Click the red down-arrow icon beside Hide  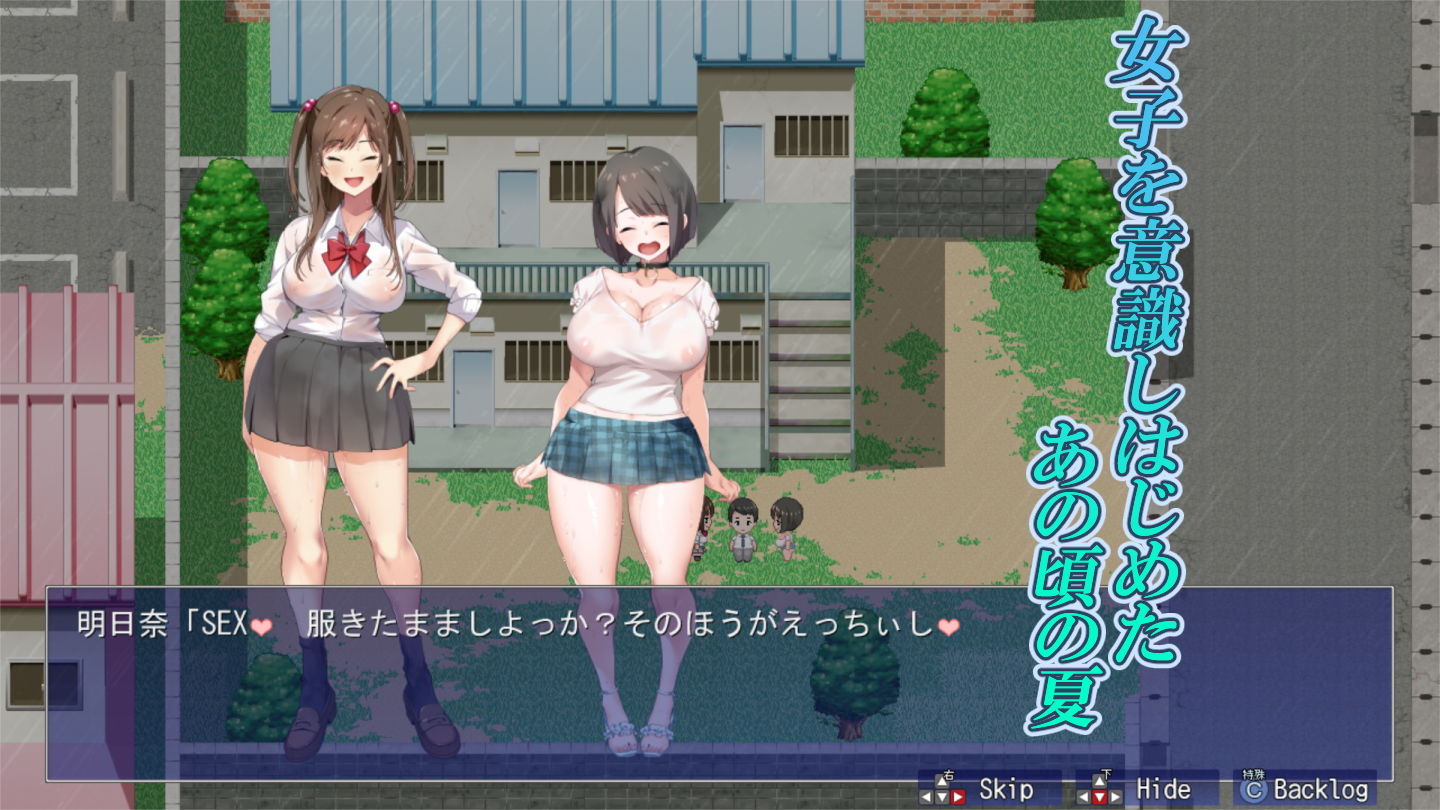(x=1098, y=796)
